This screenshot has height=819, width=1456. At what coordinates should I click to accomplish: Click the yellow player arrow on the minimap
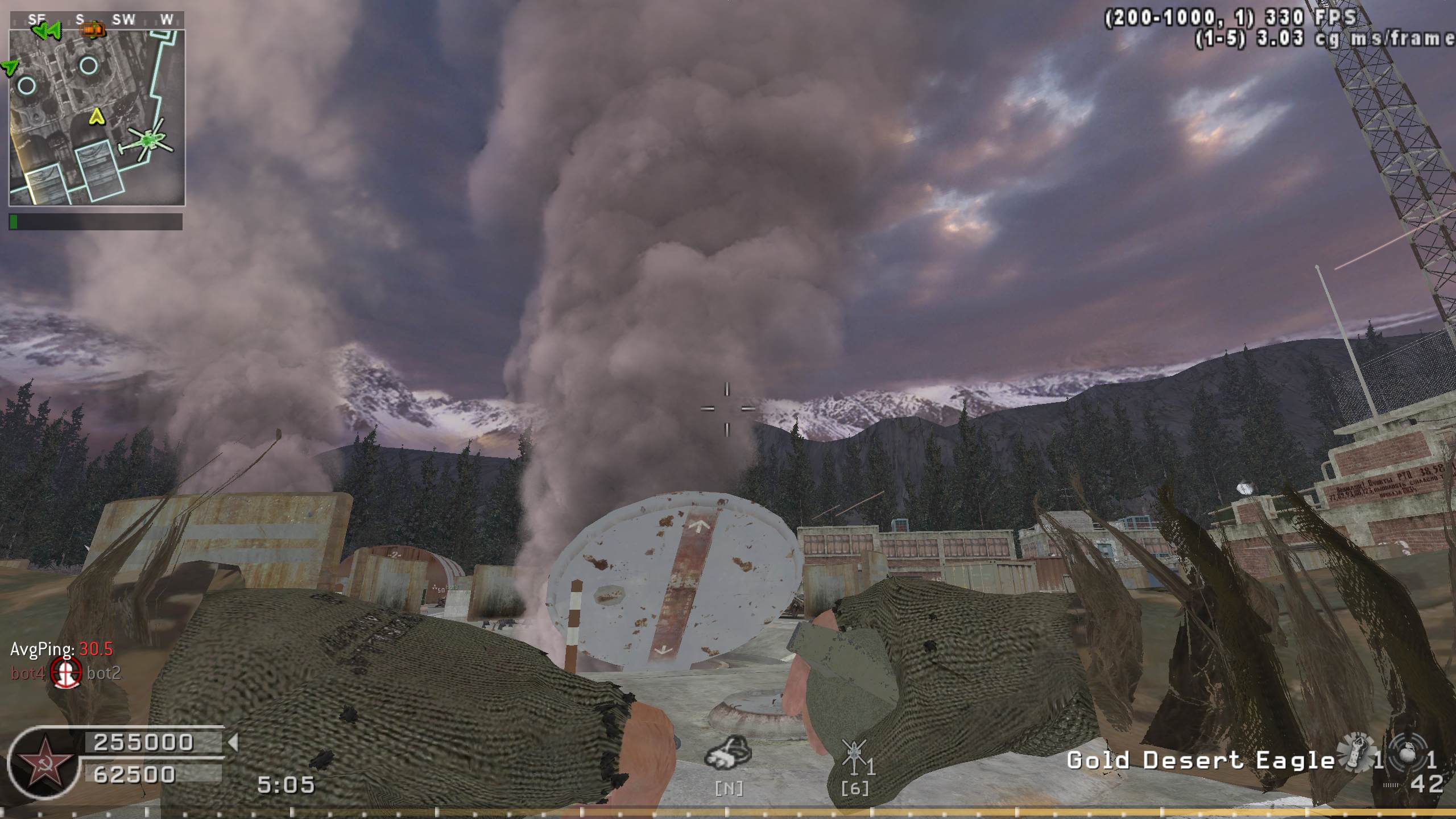98,117
